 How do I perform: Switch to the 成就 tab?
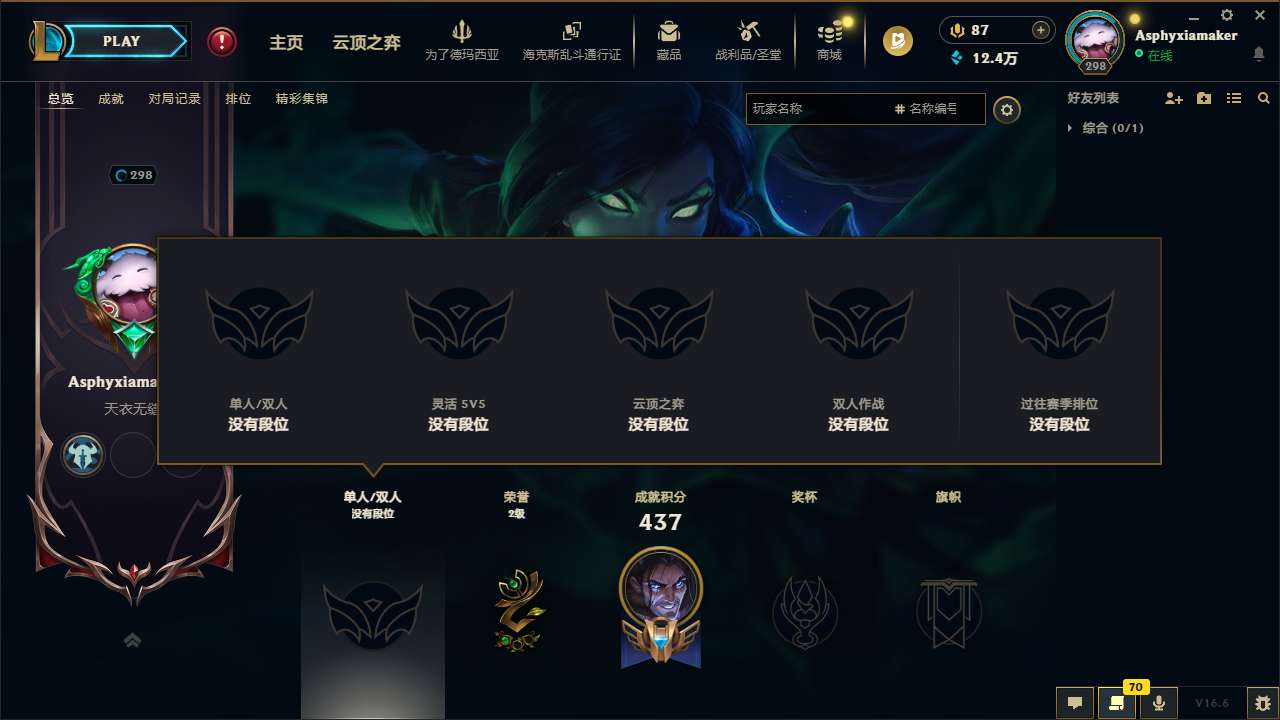tap(110, 99)
